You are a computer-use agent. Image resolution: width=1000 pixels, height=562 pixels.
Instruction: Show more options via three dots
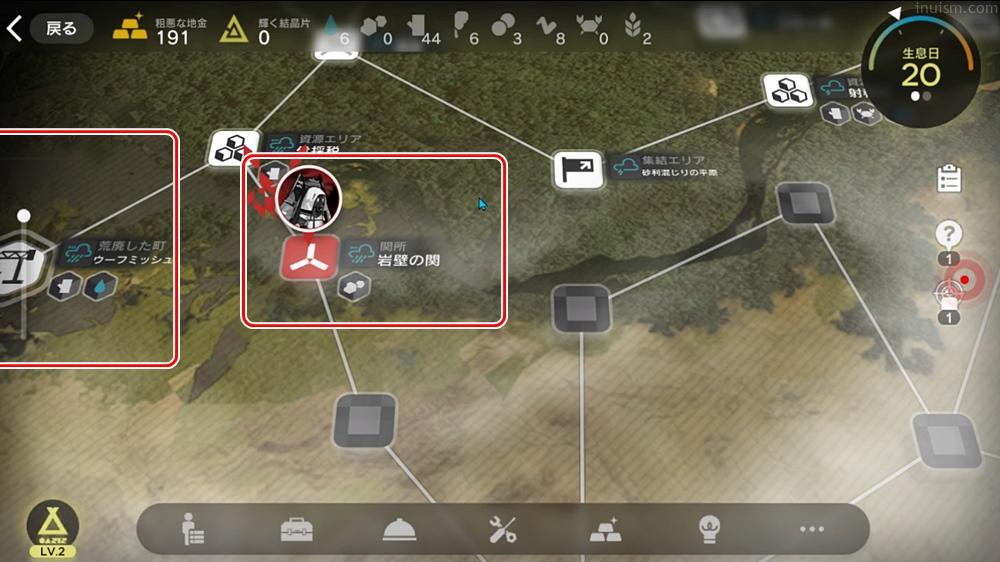(811, 530)
